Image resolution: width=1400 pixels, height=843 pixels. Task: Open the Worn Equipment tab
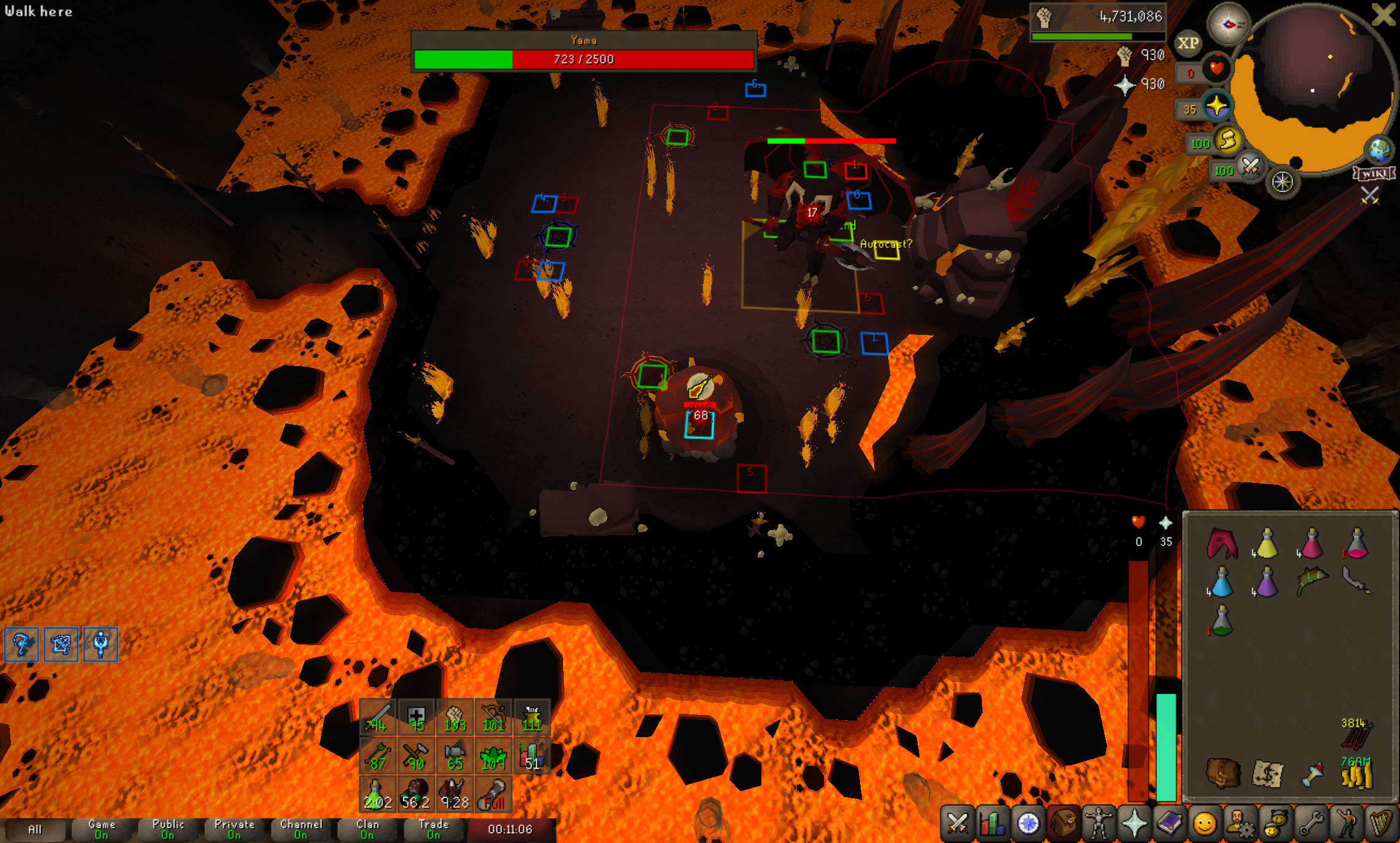coord(1099,823)
